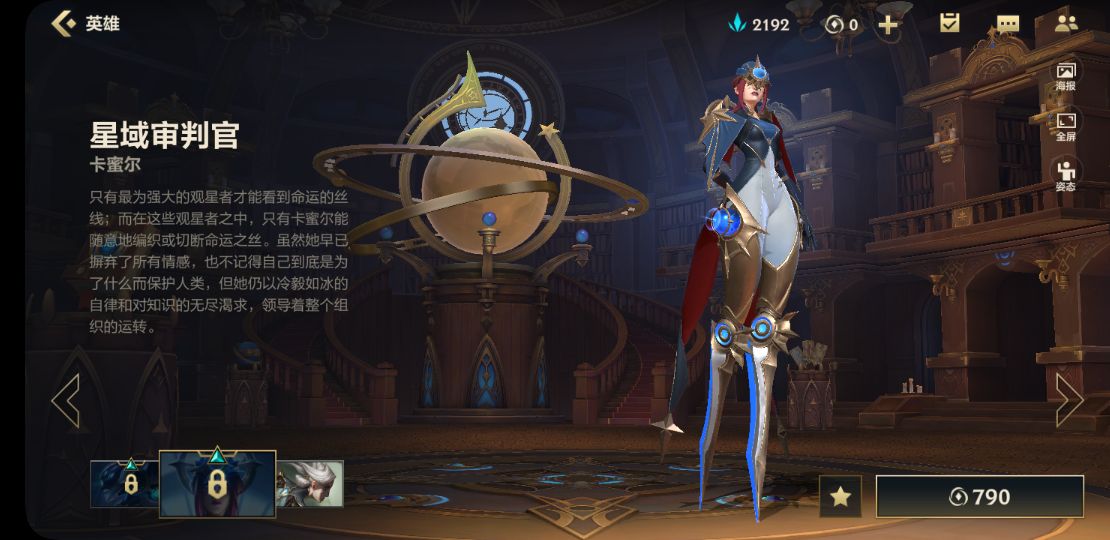Add more currency with the plus button
This screenshot has height=540, width=1110.
[887, 24]
